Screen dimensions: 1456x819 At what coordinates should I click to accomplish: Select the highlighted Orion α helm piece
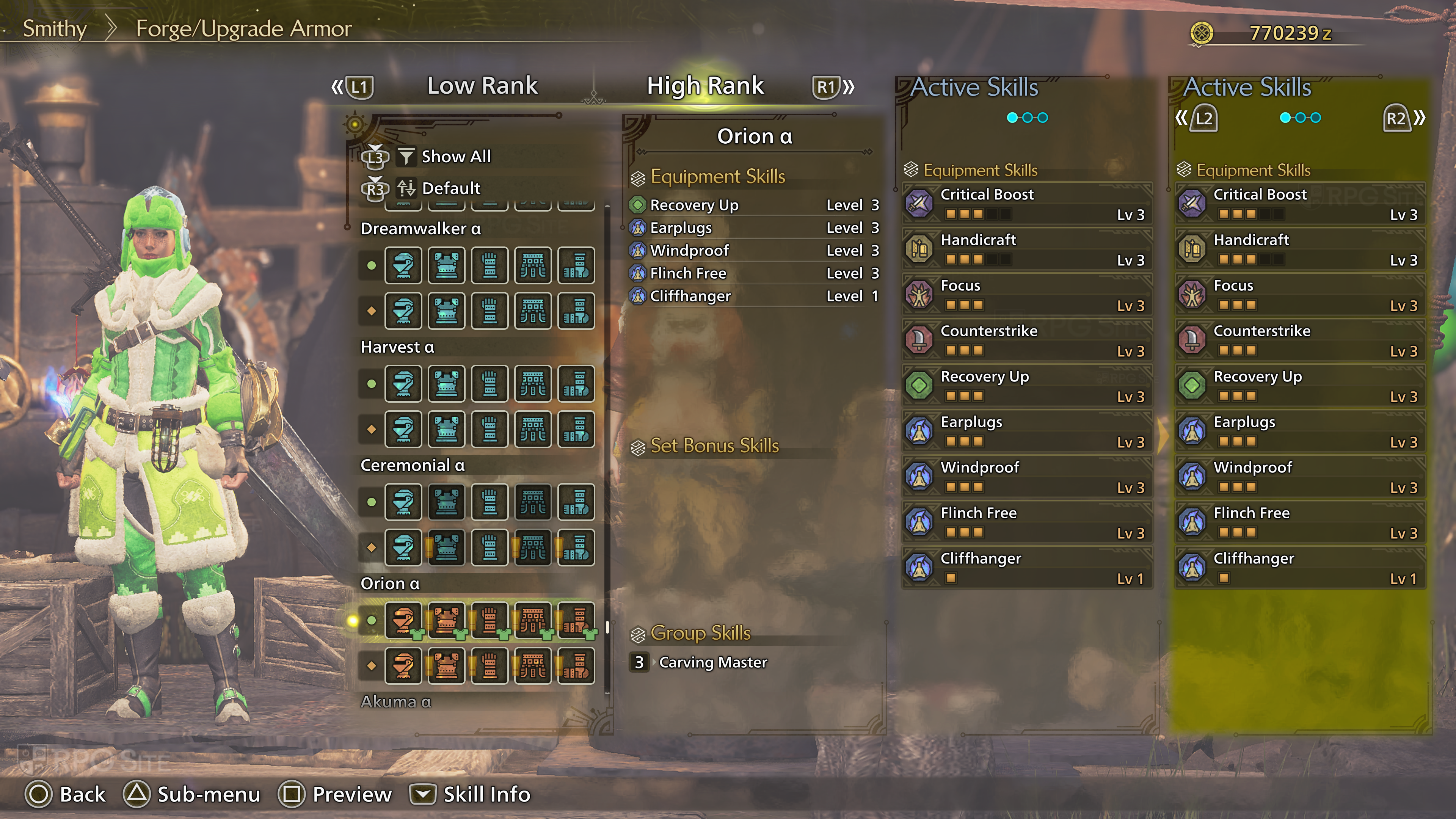pos(403,620)
